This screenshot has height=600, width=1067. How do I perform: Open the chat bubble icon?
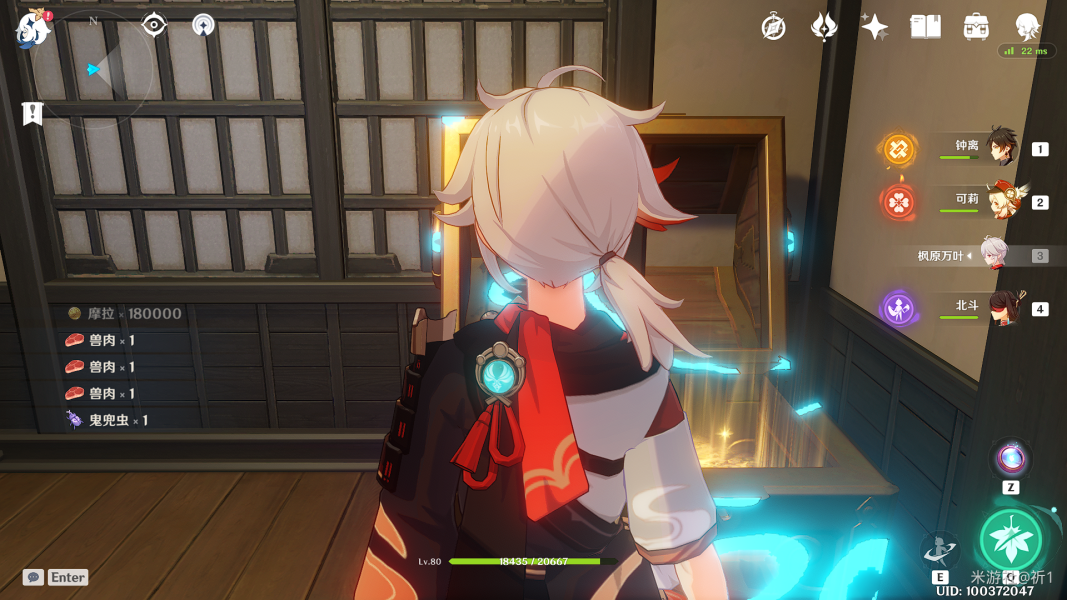[x=34, y=577]
